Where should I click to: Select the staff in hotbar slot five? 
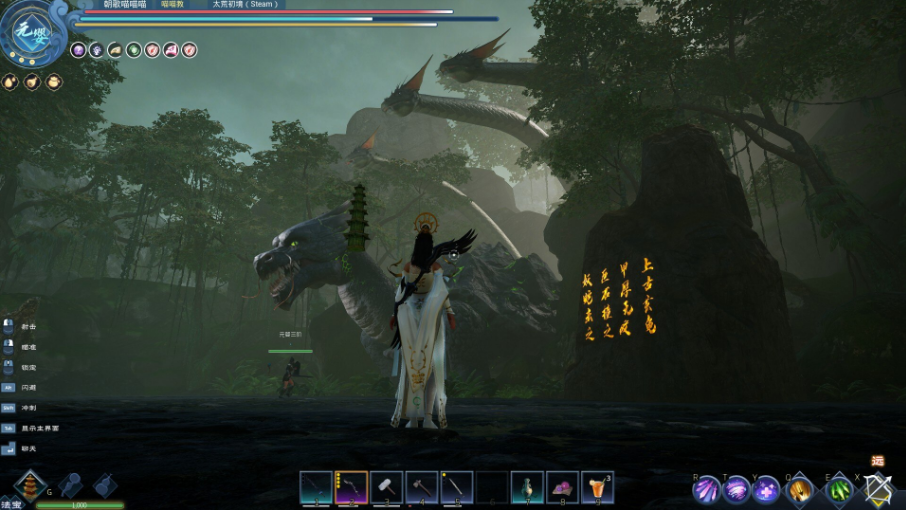pyautogui.click(x=456, y=487)
